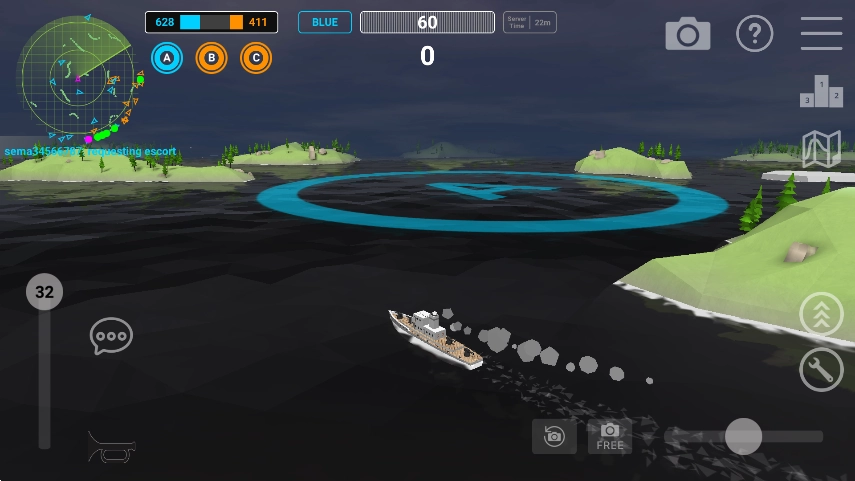Sound the ship horn

tap(111, 446)
